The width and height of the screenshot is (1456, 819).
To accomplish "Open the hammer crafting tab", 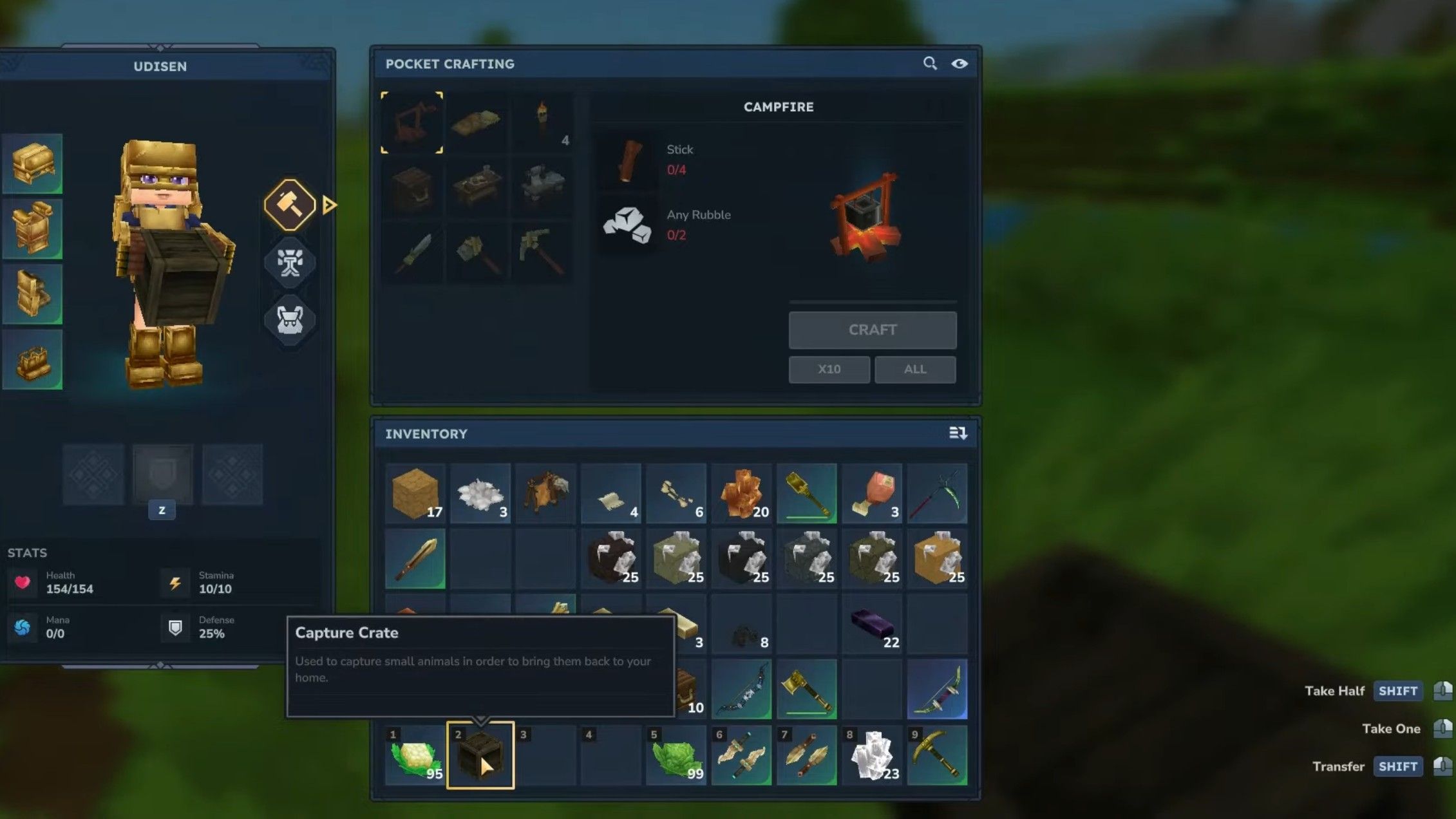I will pyautogui.click(x=290, y=205).
